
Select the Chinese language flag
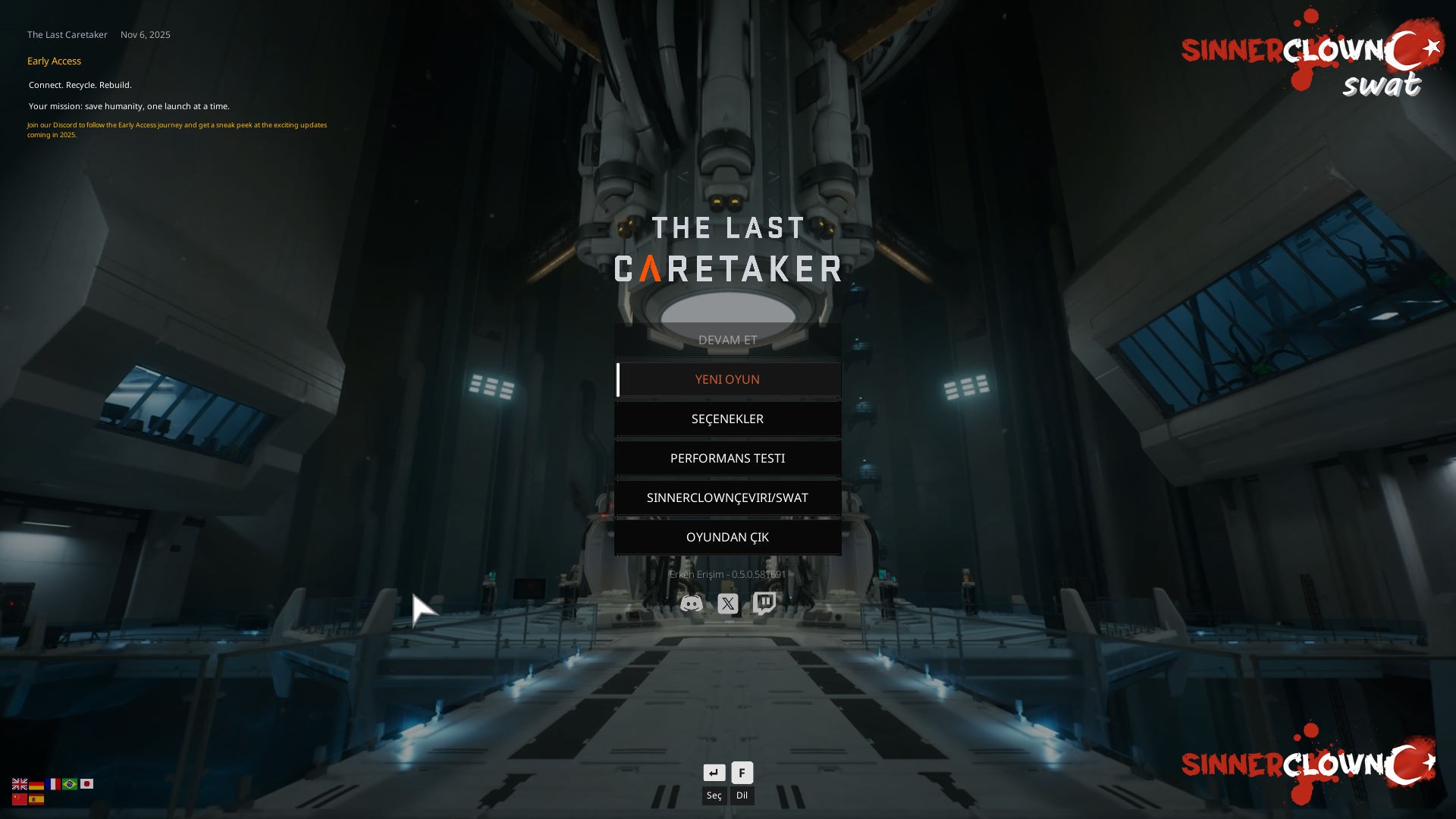pos(18,800)
